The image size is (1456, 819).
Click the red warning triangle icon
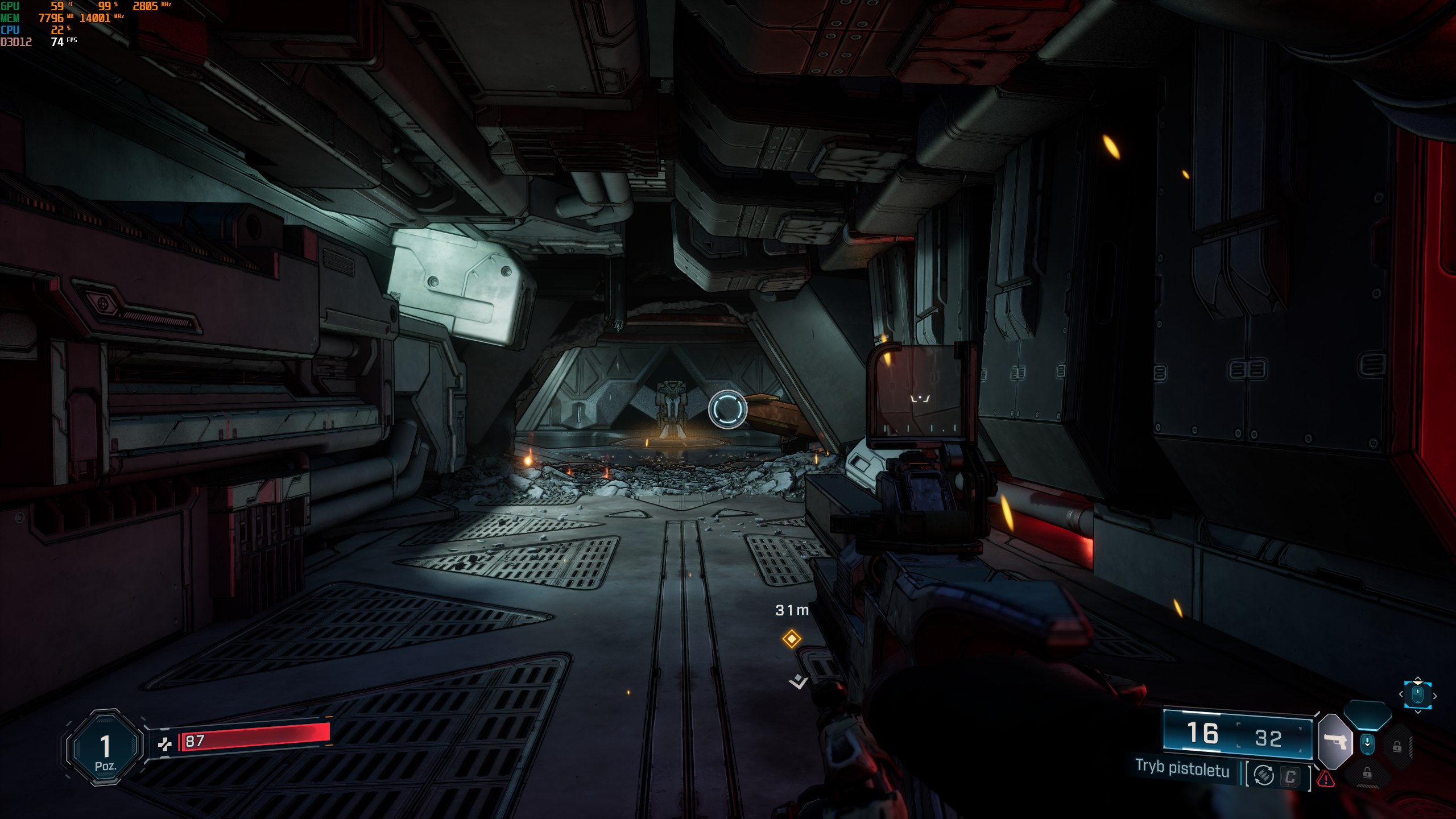click(1326, 779)
